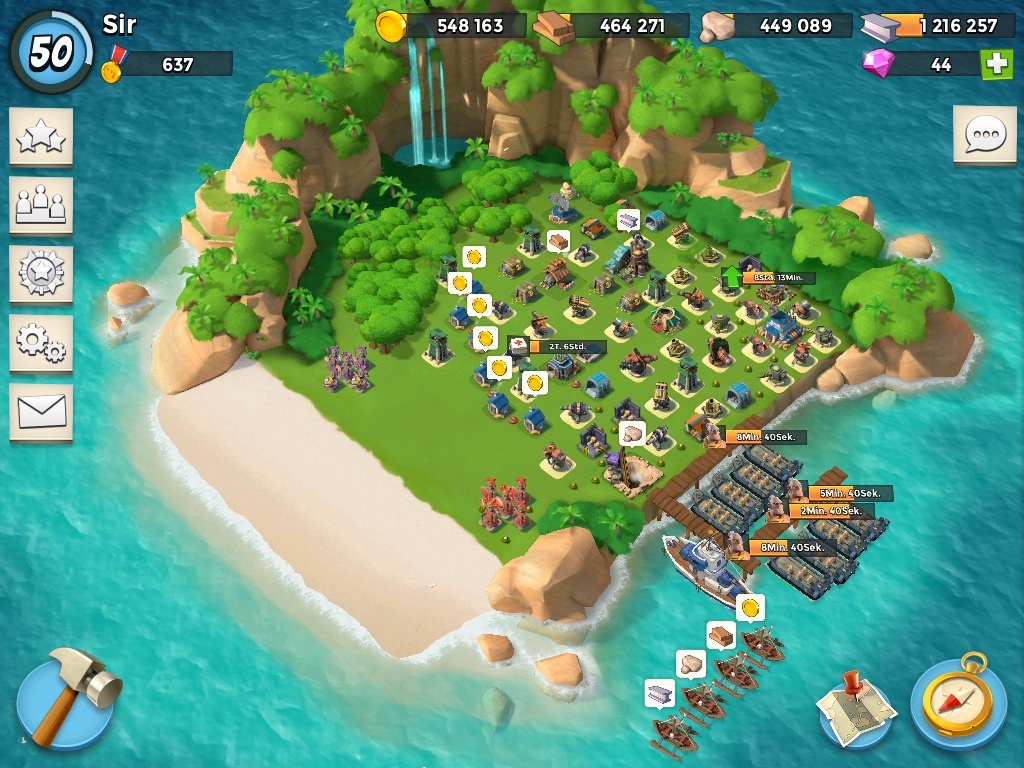Buy more diamonds with the green plus
The width and height of the screenshot is (1024, 768).
tap(996, 64)
